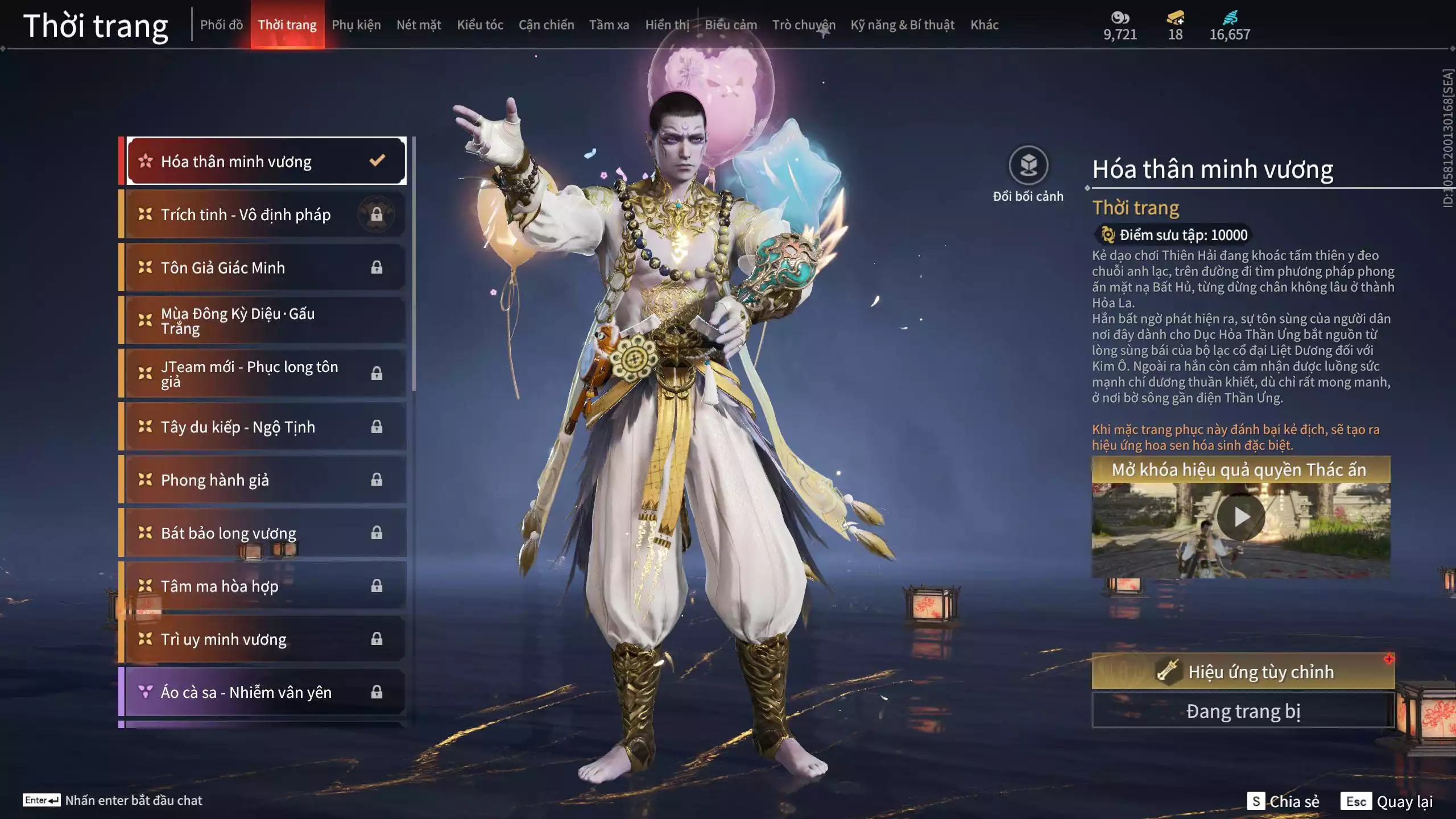Select the Nét mặt tab
The height and width of the screenshot is (819, 1456).
pos(419,25)
